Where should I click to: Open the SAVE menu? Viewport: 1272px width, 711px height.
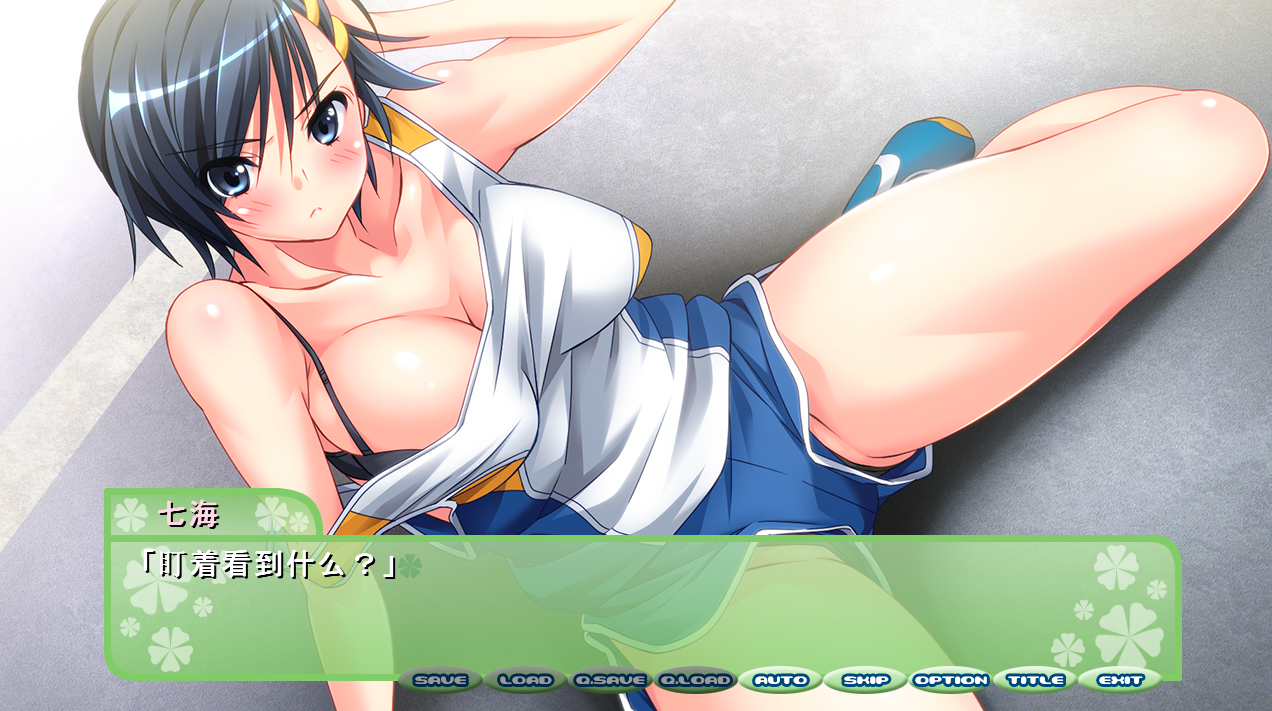point(440,681)
